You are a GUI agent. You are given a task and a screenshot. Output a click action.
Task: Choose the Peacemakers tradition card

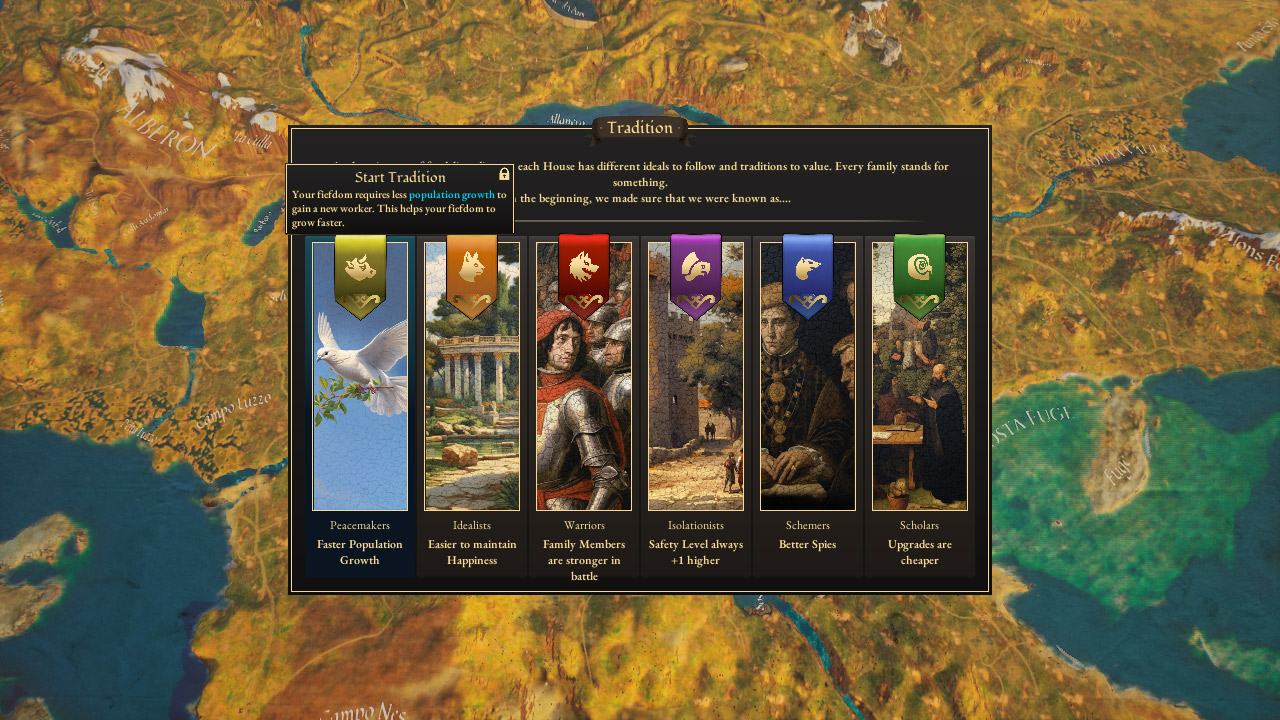tap(360, 400)
